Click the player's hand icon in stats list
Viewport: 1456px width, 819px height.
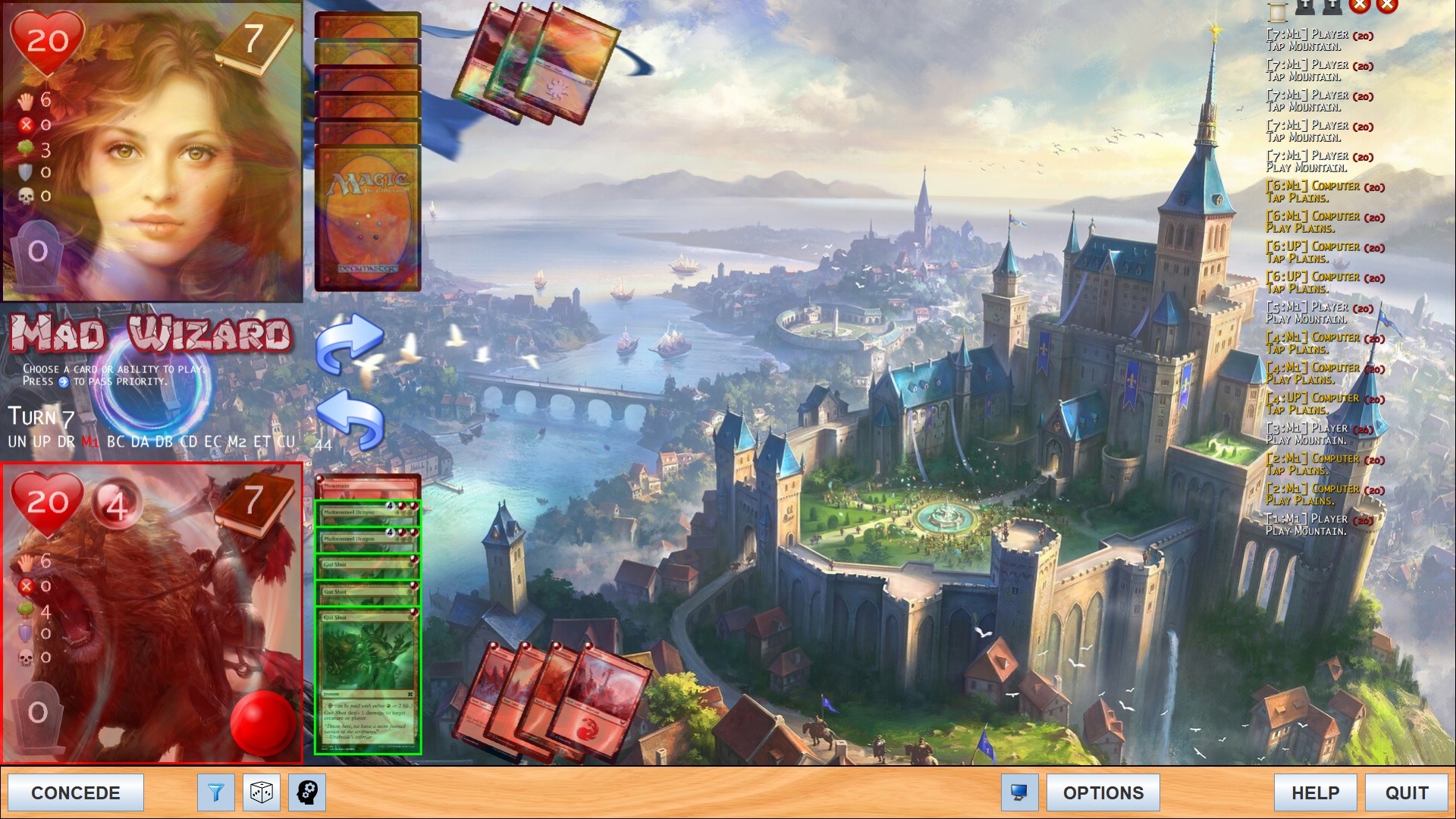click(27, 562)
